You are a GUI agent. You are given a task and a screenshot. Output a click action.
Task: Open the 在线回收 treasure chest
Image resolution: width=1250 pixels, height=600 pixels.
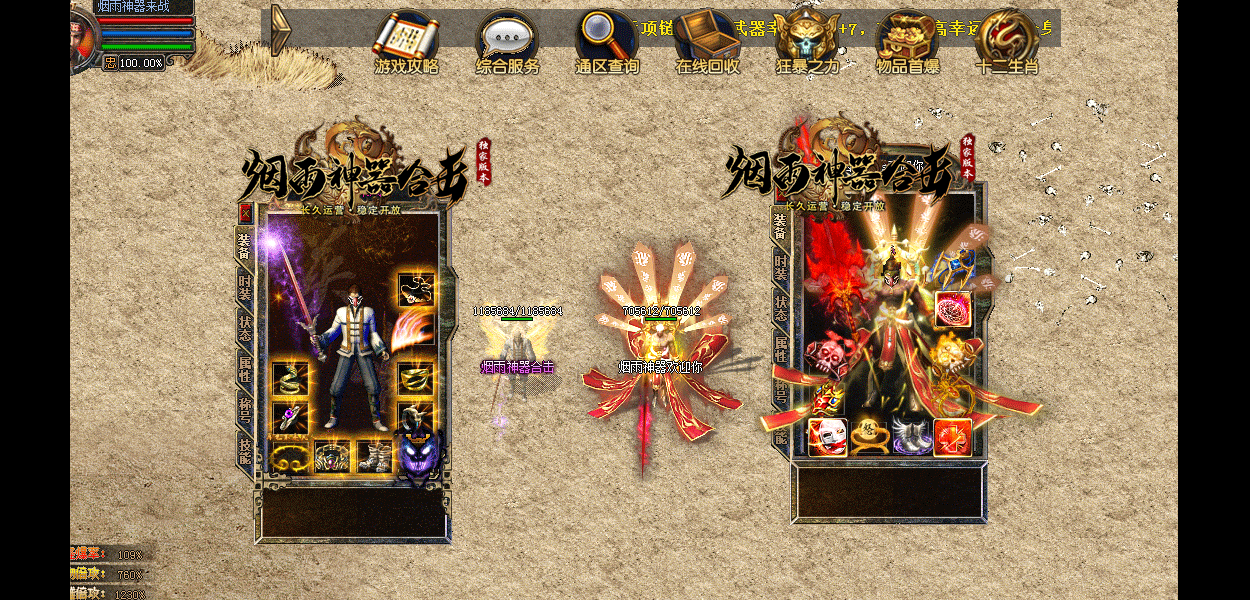pyautogui.click(x=707, y=38)
